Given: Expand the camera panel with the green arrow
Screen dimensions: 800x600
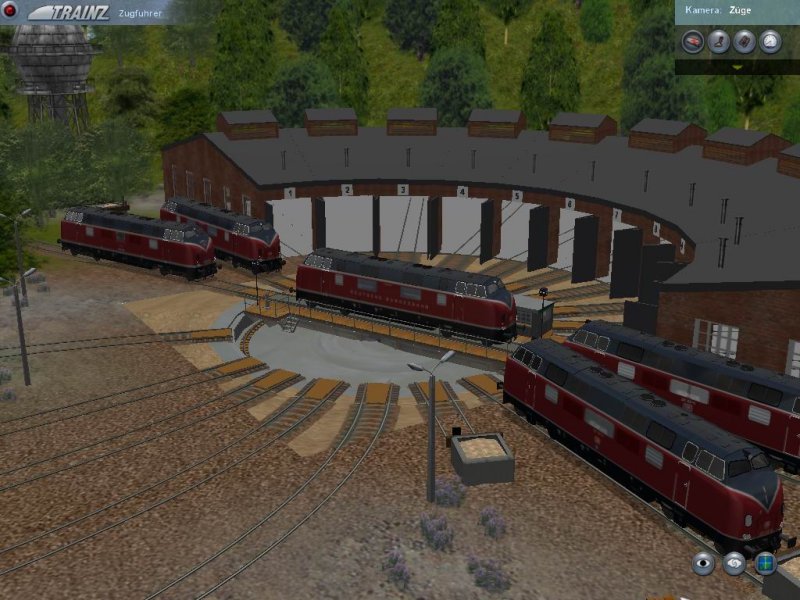Looking at the screenshot, I should 737,66.
